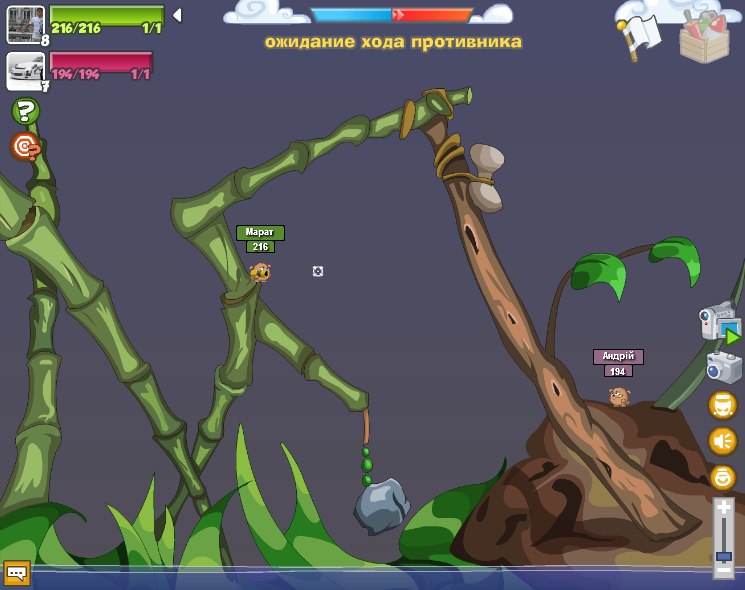Zoom in with the plus button
This screenshot has width=745, height=590.
723,508
